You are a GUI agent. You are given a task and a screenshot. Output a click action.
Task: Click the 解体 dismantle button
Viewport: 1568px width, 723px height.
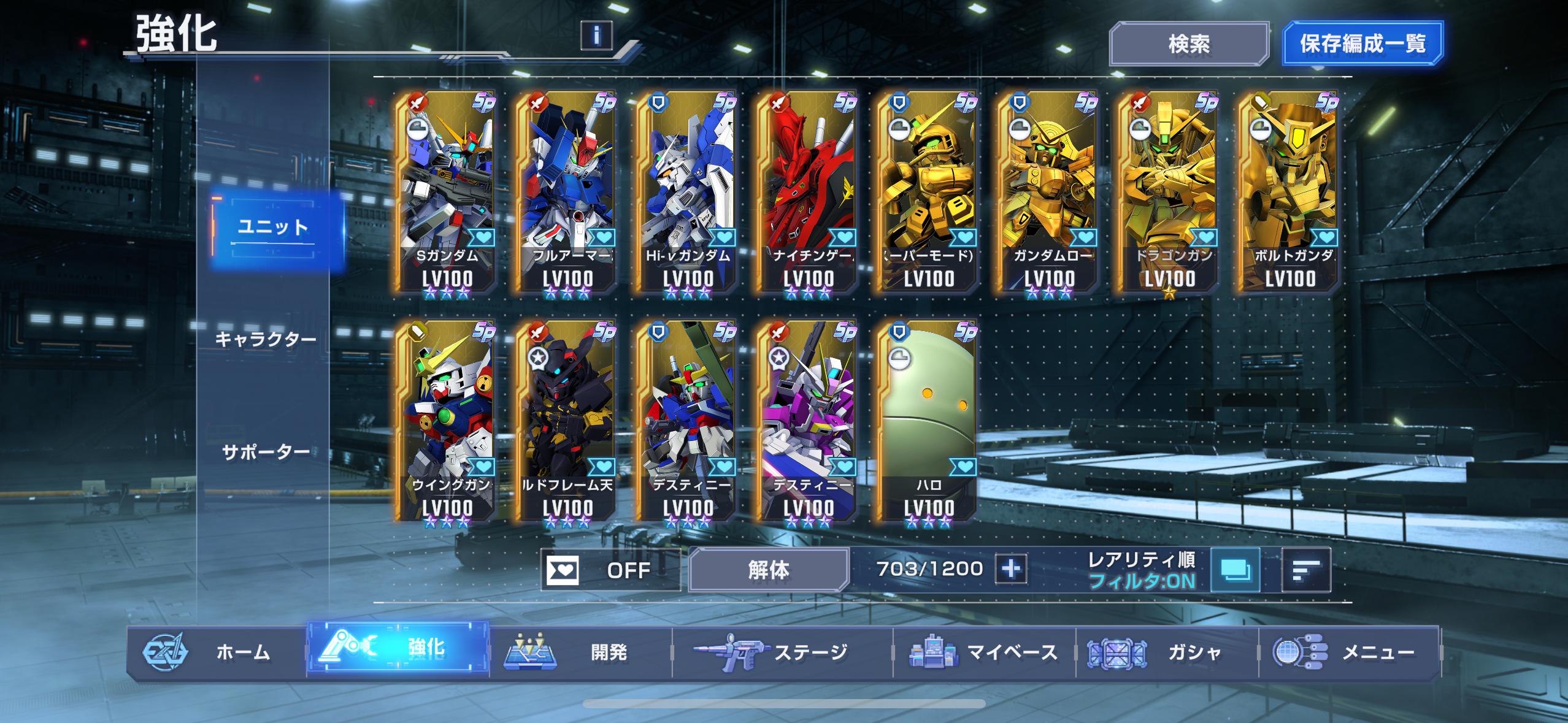[768, 570]
